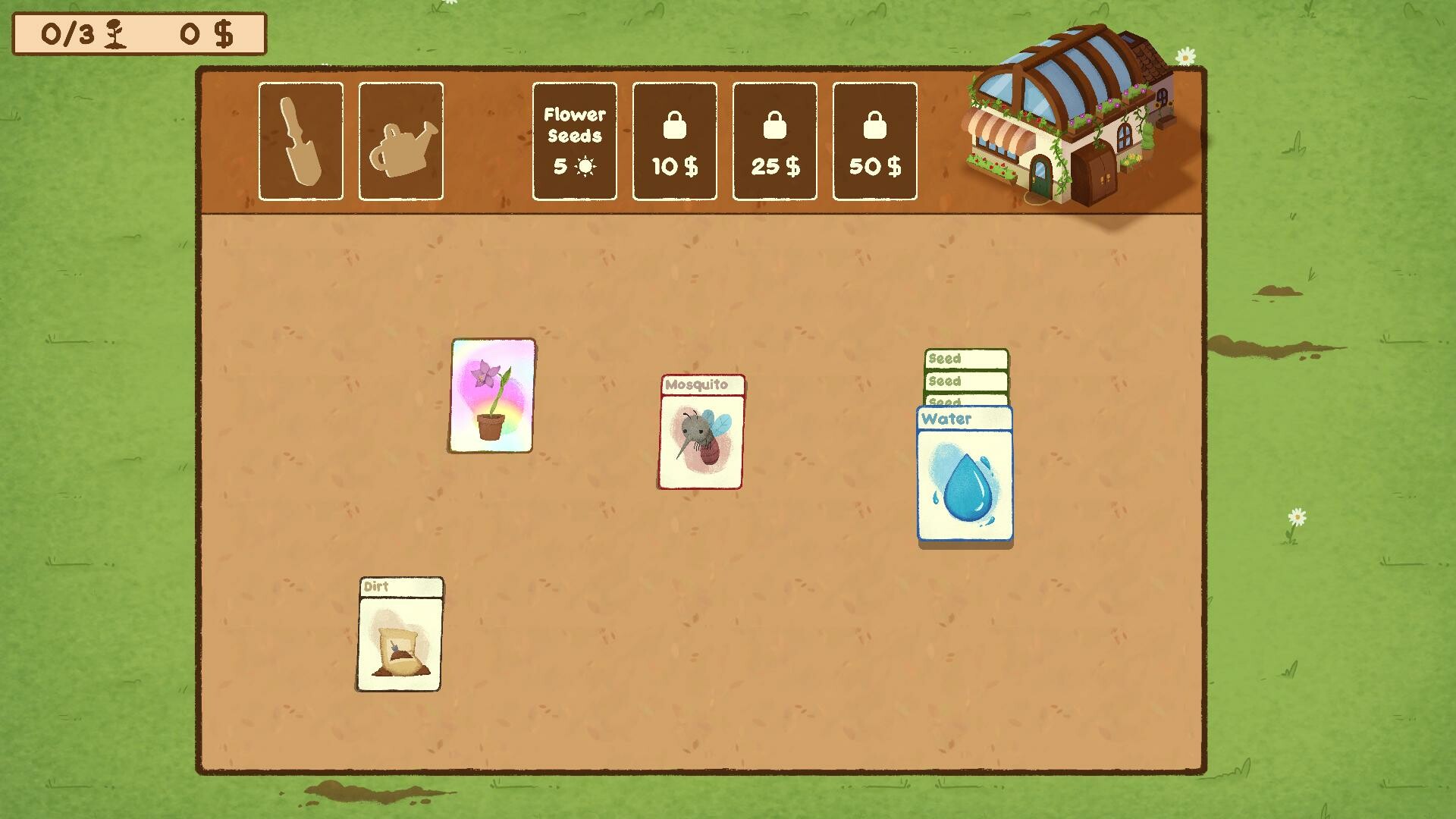
Task: Select the Water card
Action: point(964,474)
